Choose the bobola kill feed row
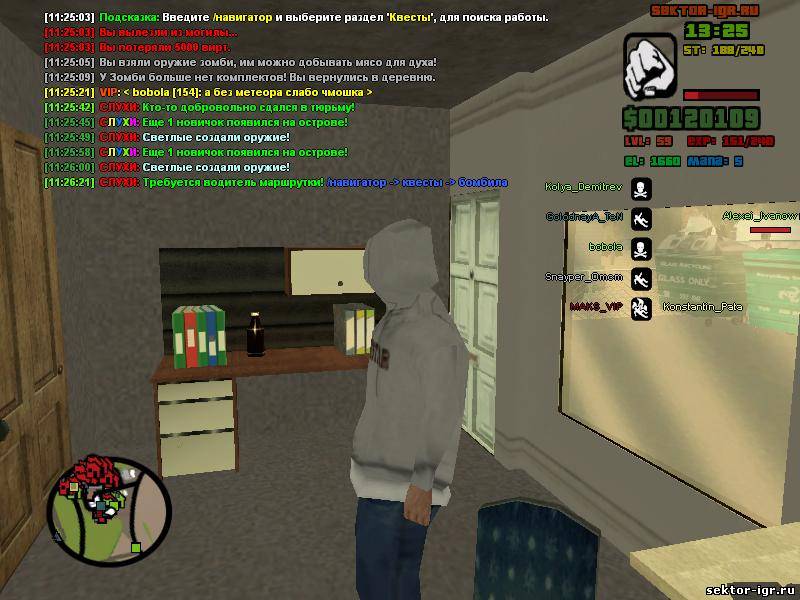Screen dimensions: 800x600 pos(606,246)
